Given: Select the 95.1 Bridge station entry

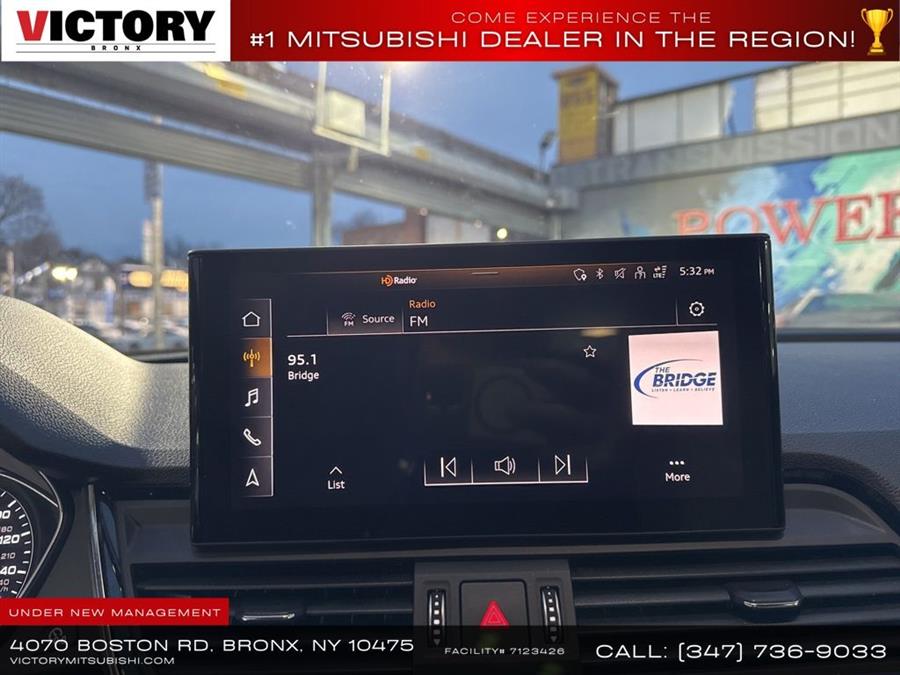Looking at the screenshot, I should pyautogui.click(x=304, y=367).
